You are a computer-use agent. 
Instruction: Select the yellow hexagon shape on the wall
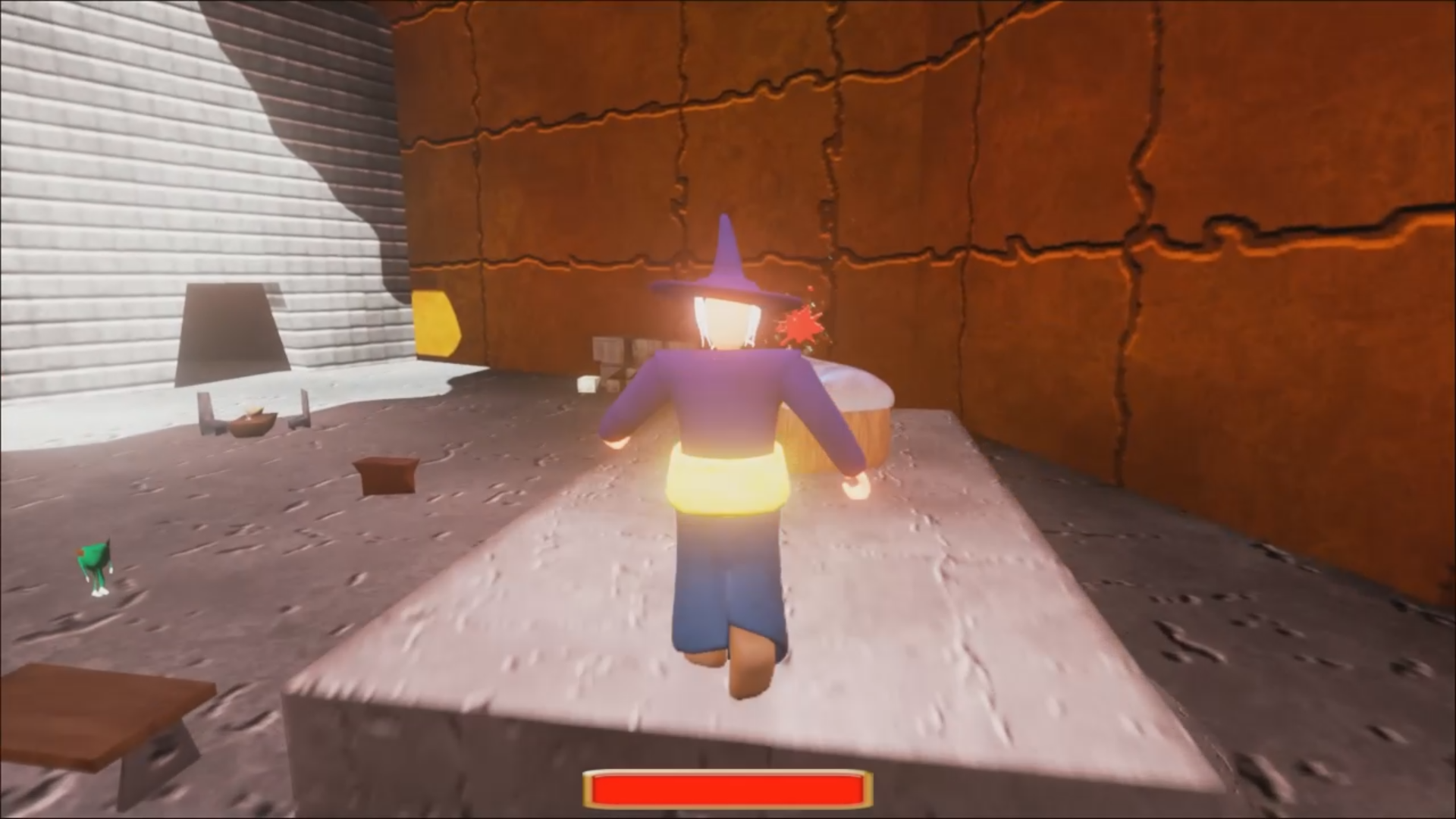point(436,322)
